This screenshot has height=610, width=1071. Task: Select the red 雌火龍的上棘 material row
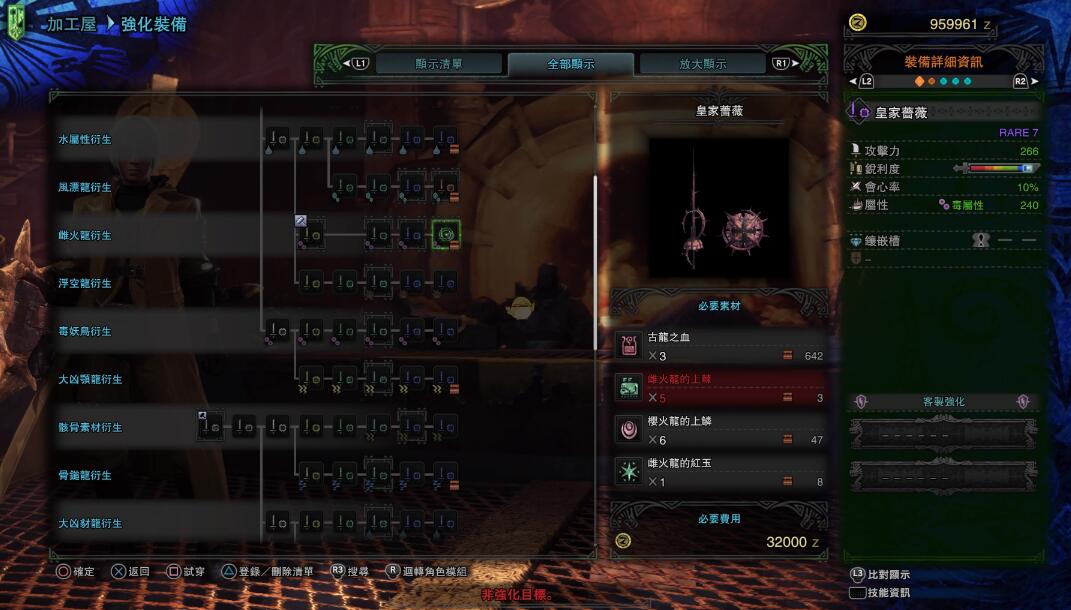coord(719,388)
